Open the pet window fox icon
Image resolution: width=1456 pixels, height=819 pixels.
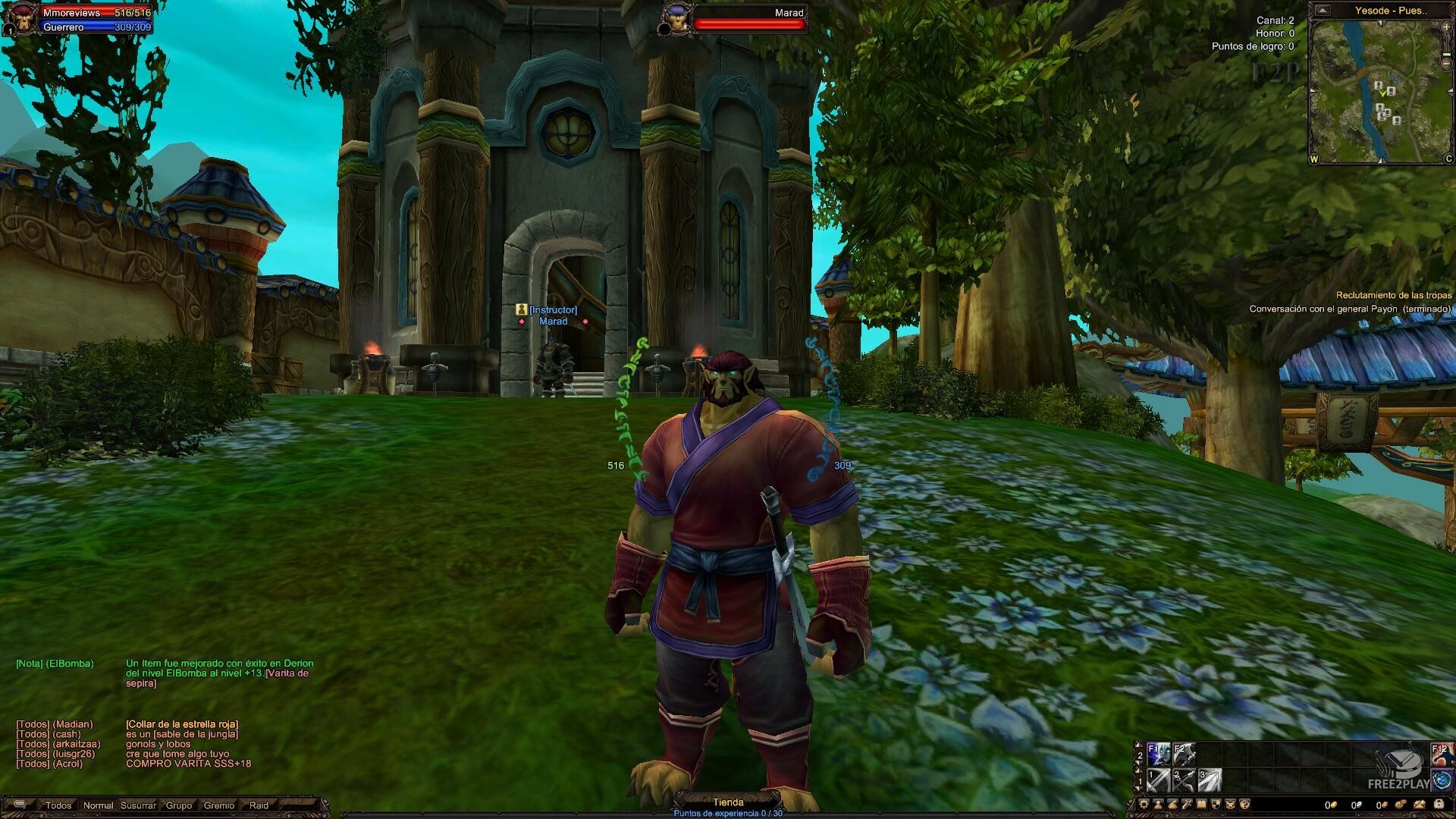pos(1230,805)
